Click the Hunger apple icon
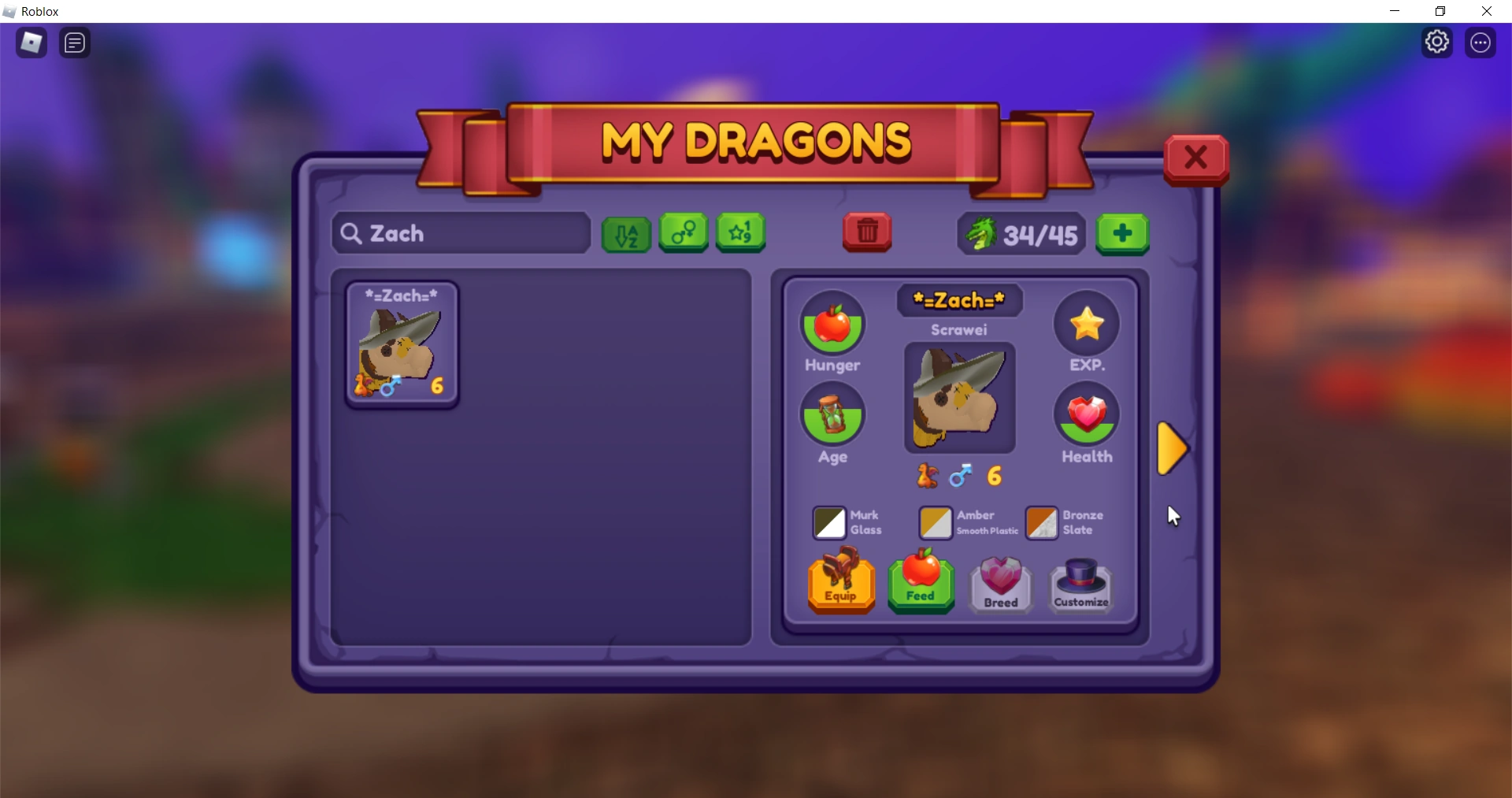This screenshot has height=798, width=1512. pyautogui.click(x=834, y=323)
